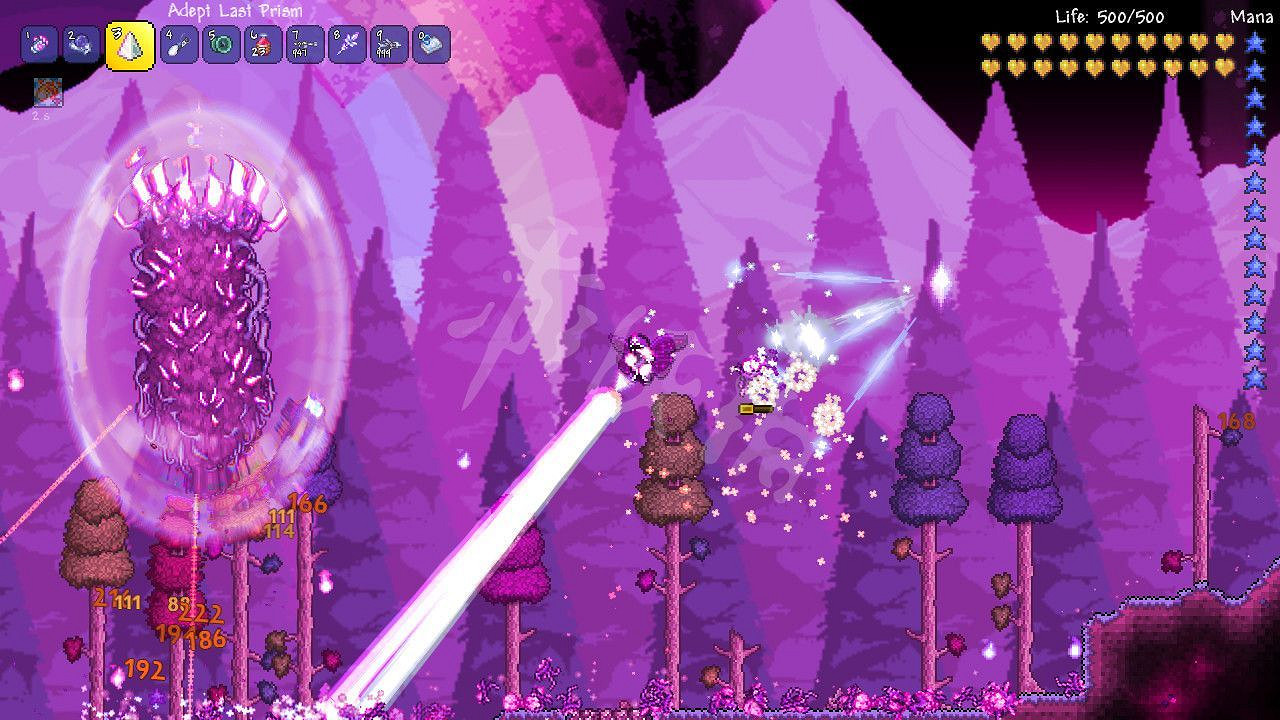Select the blue item in hotbar slot 0
This screenshot has width=1280, height=720.
pos(432,43)
